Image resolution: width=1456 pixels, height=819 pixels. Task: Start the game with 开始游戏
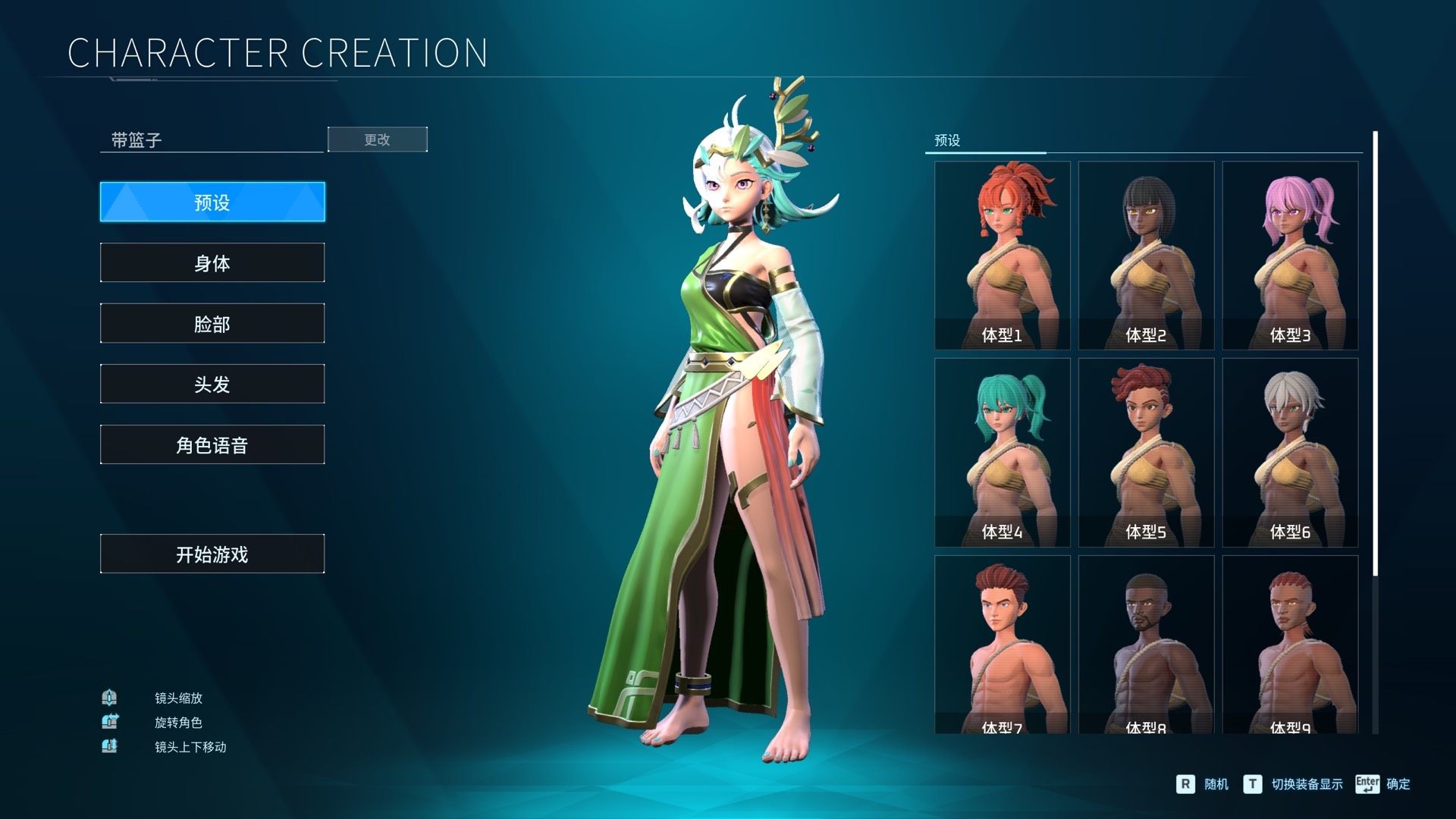[x=212, y=554]
